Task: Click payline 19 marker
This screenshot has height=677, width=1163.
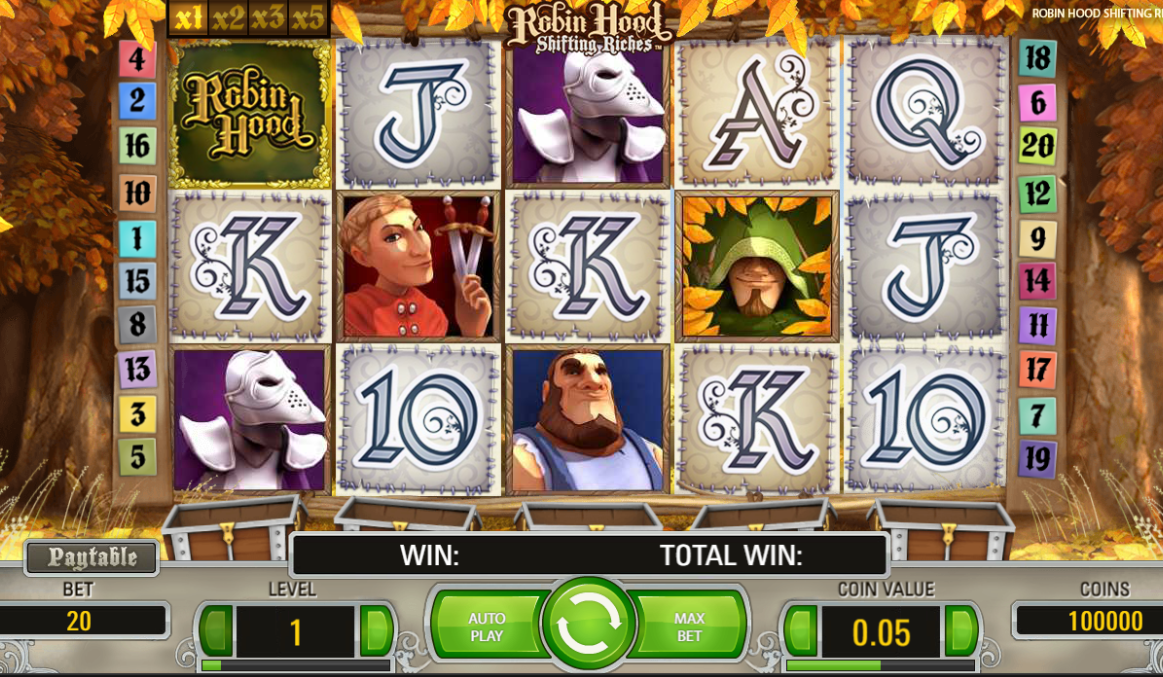Action: [x=1037, y=459]
